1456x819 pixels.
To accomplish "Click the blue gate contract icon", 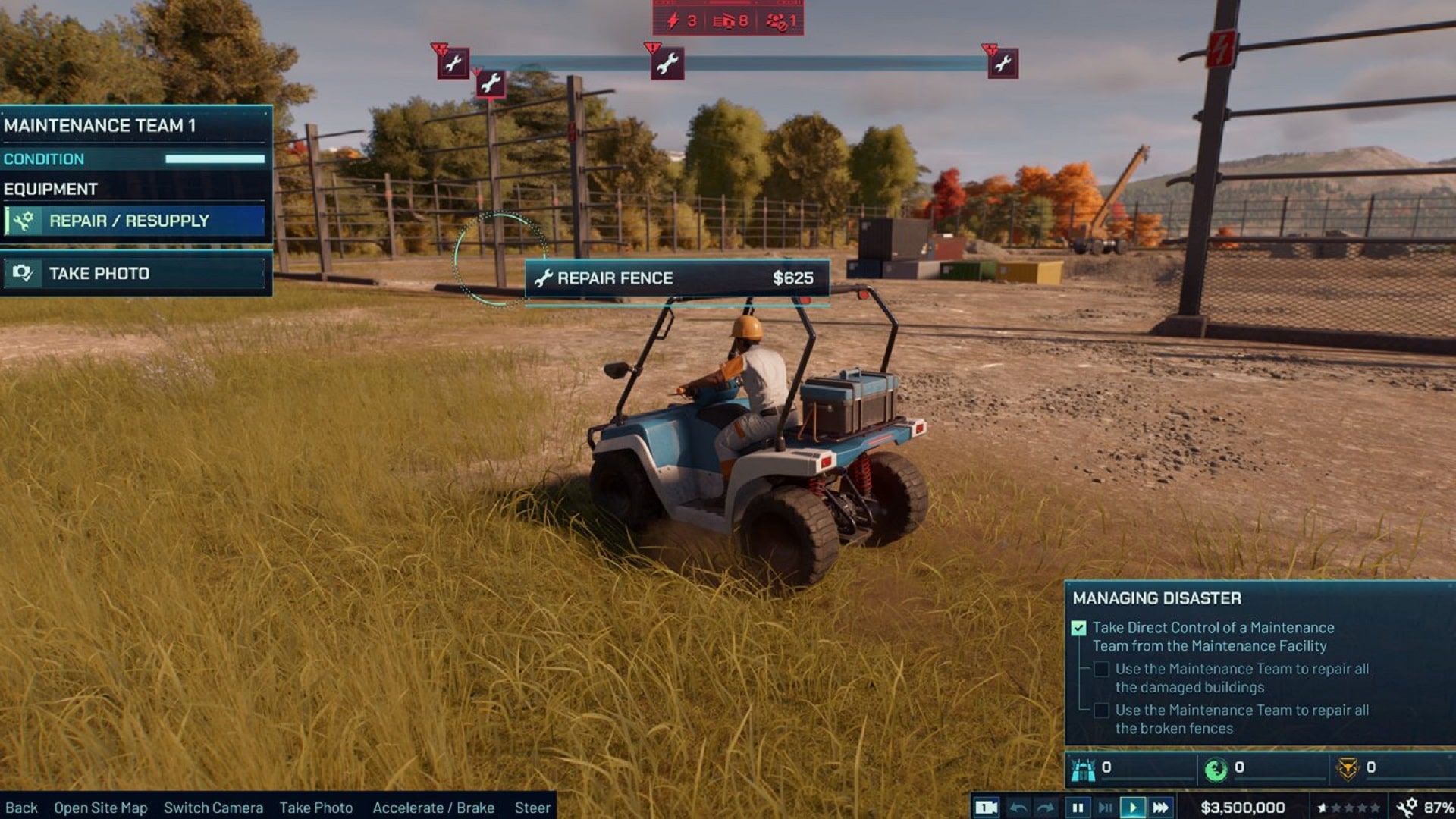I will [x=1083, y=770].
